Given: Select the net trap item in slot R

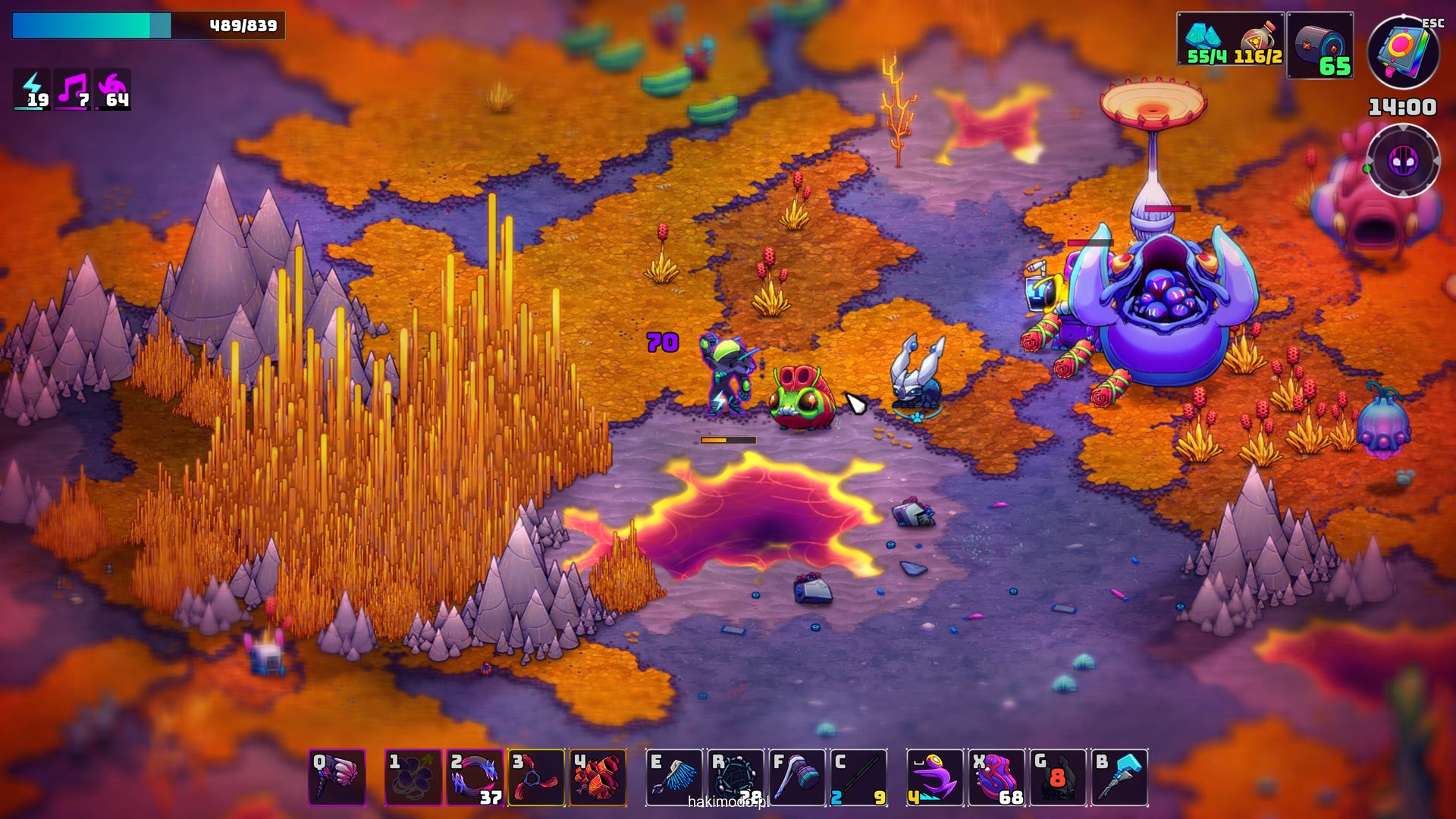Looking at the screenshot, I should (736, 777).
